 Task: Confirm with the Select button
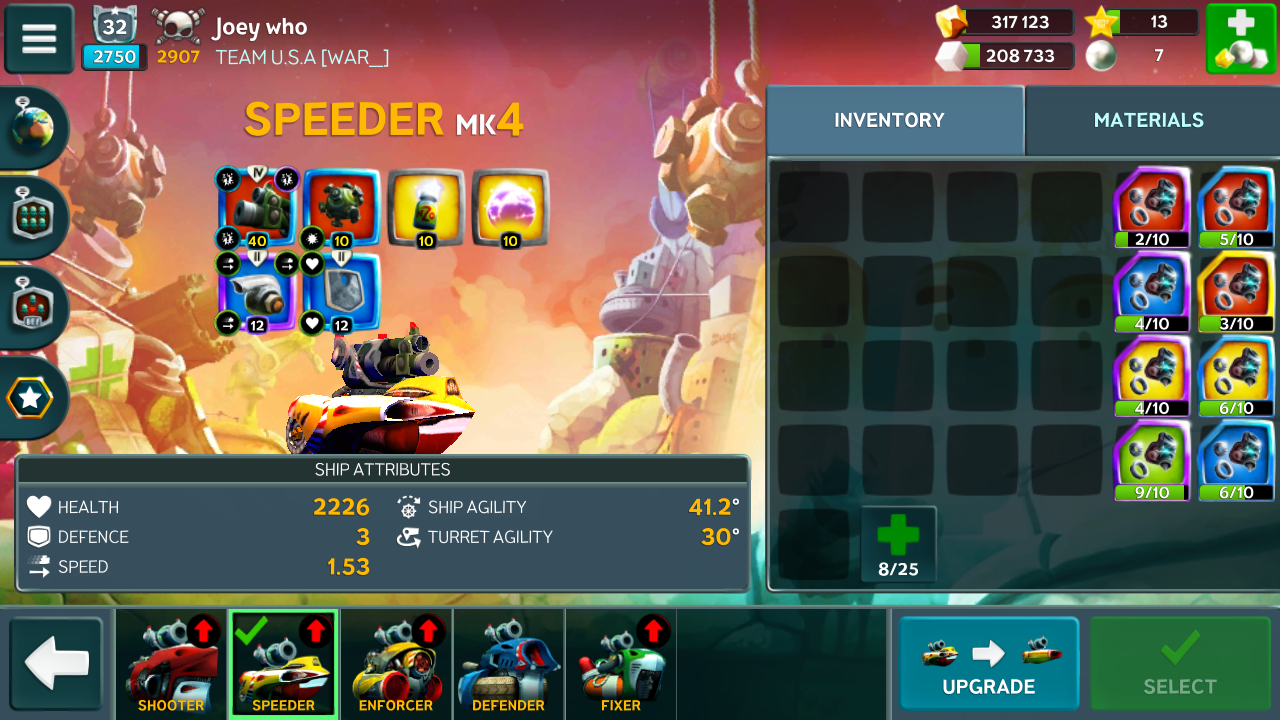pyautogui.click(x=1180, y=664)
